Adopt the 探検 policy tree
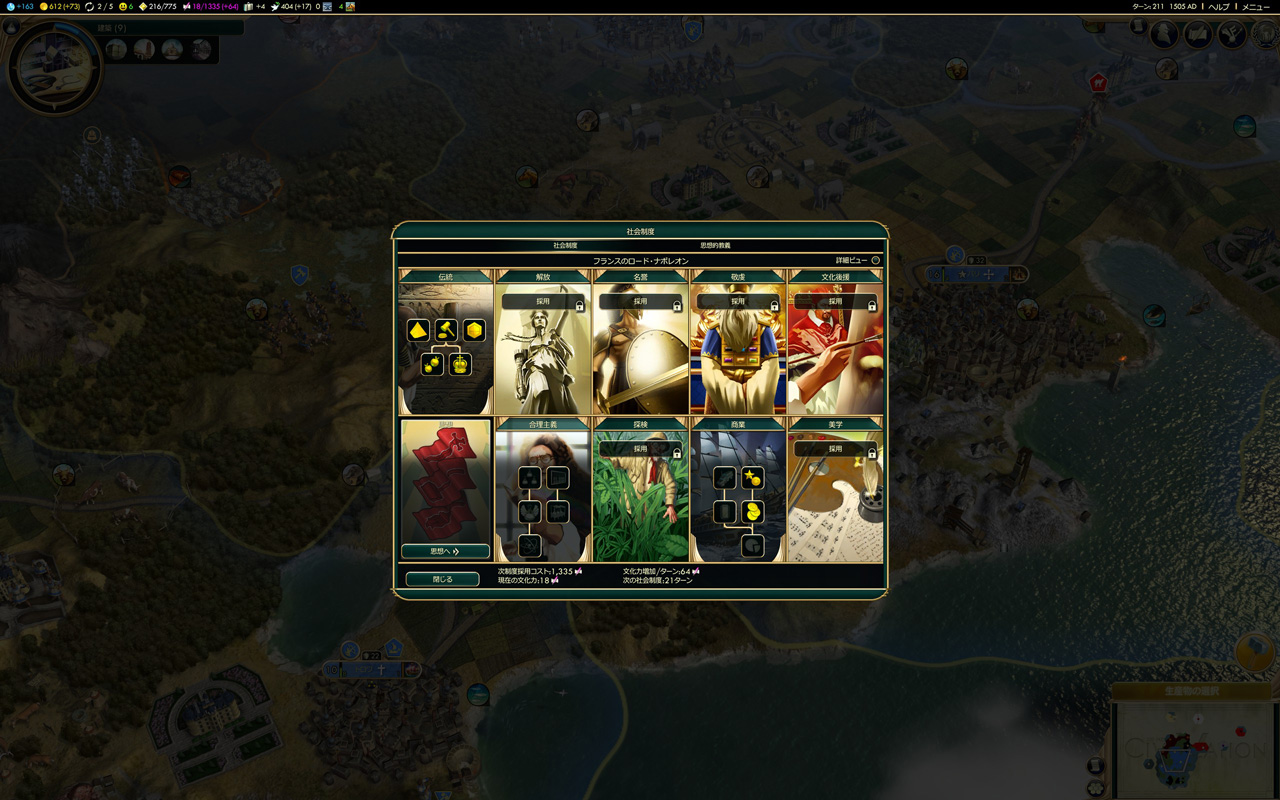The image size is (1280, 800). click(640, 449)
